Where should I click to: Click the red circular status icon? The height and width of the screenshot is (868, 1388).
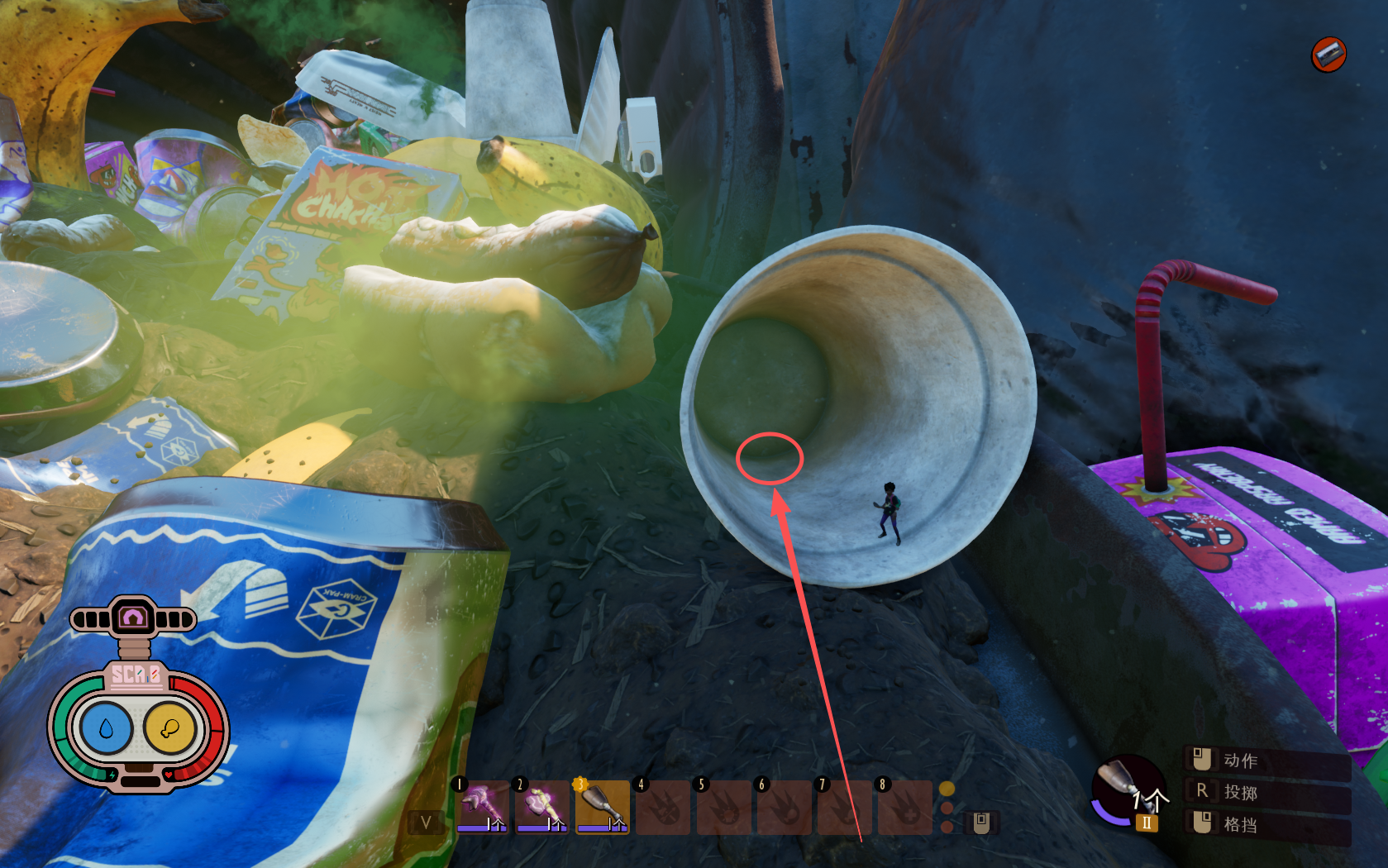[1328, 55]
